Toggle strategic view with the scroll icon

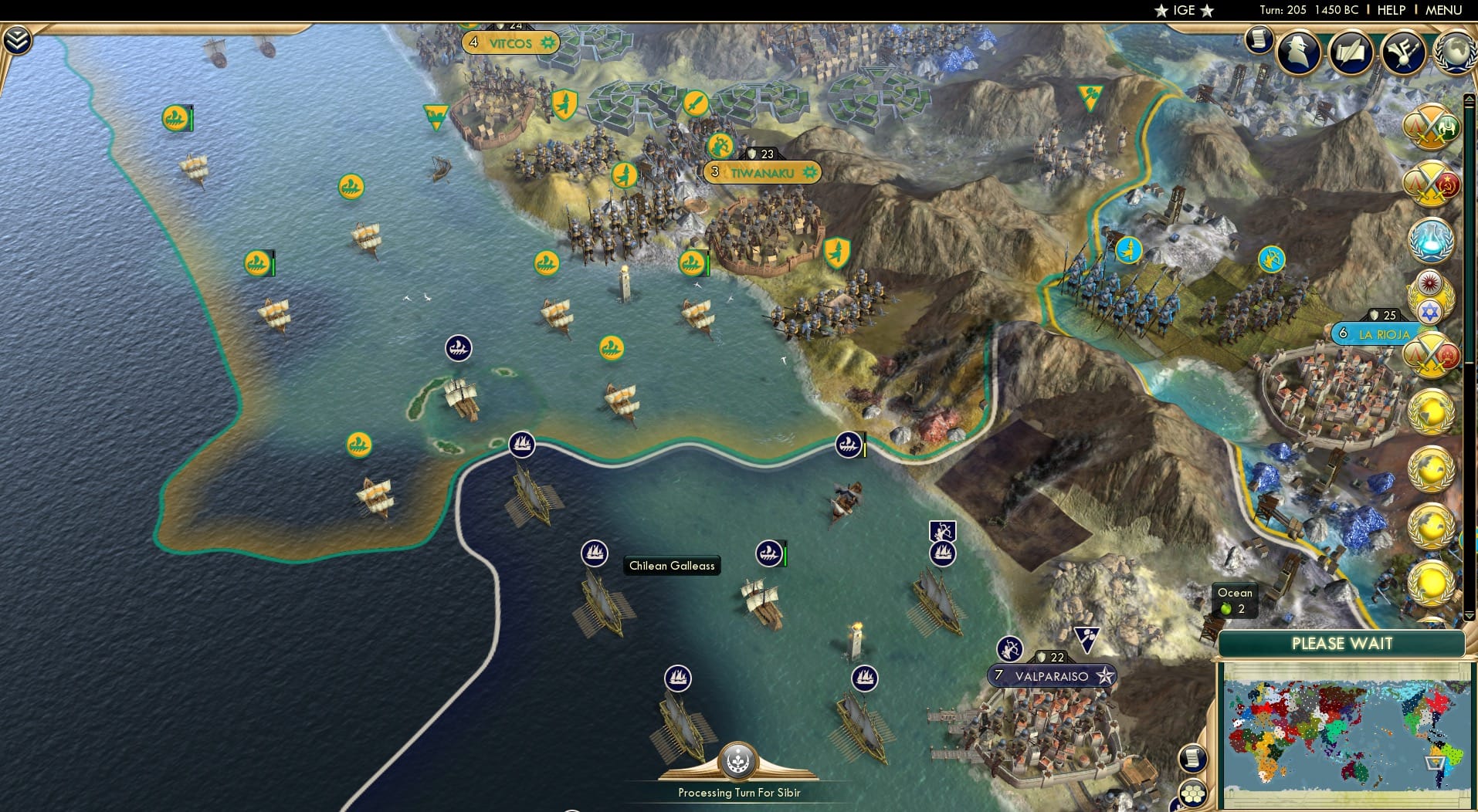[1192, 758]
